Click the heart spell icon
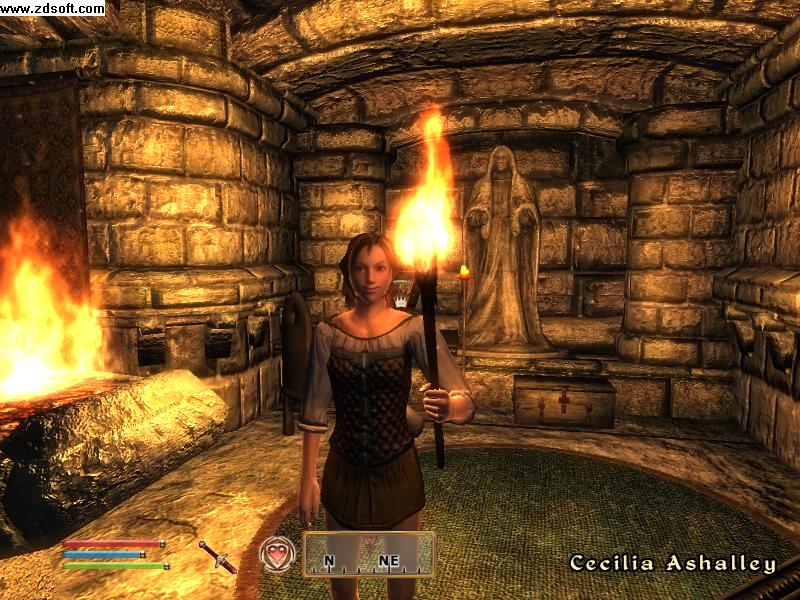800x600 pixels. tap(276, 554)
